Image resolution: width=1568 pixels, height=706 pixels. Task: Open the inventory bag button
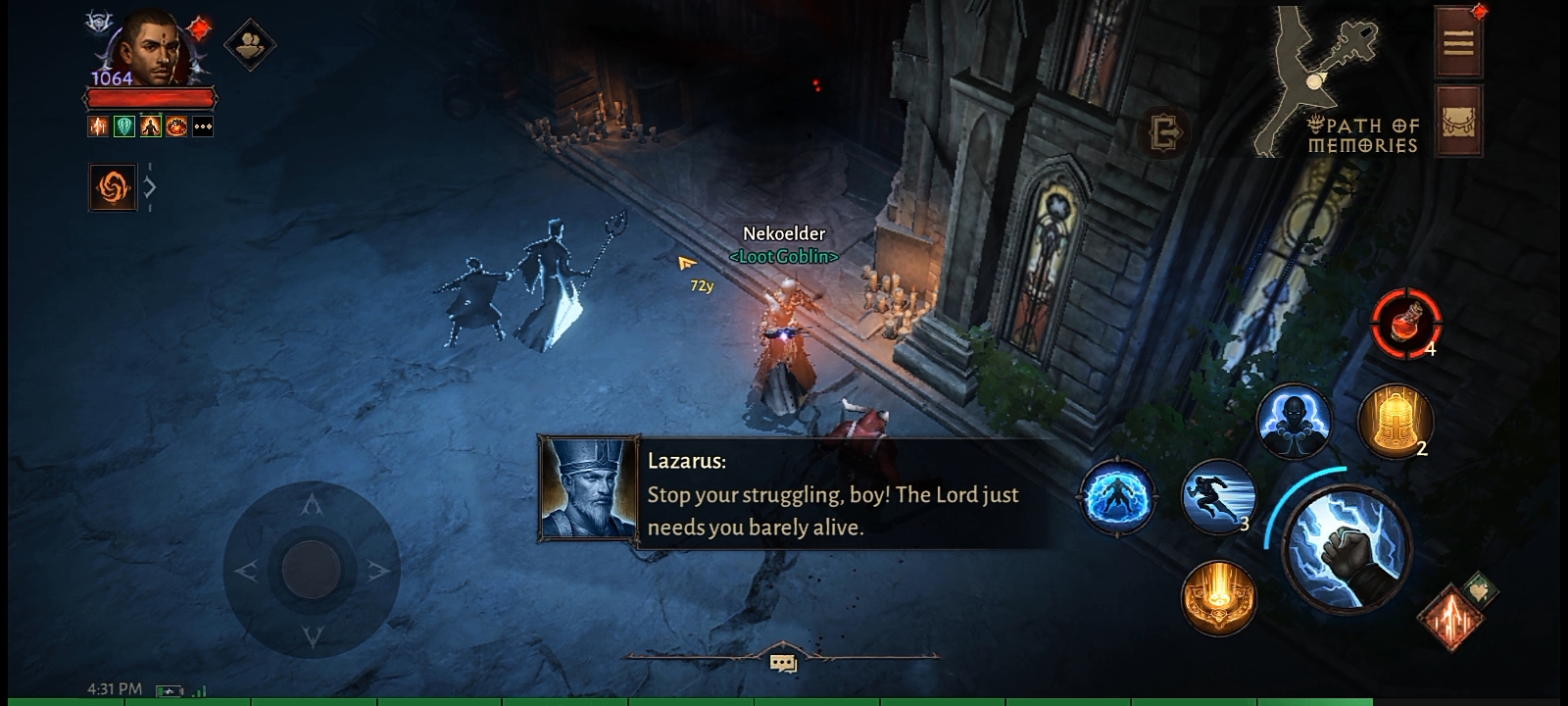(x=1457, y=123)
